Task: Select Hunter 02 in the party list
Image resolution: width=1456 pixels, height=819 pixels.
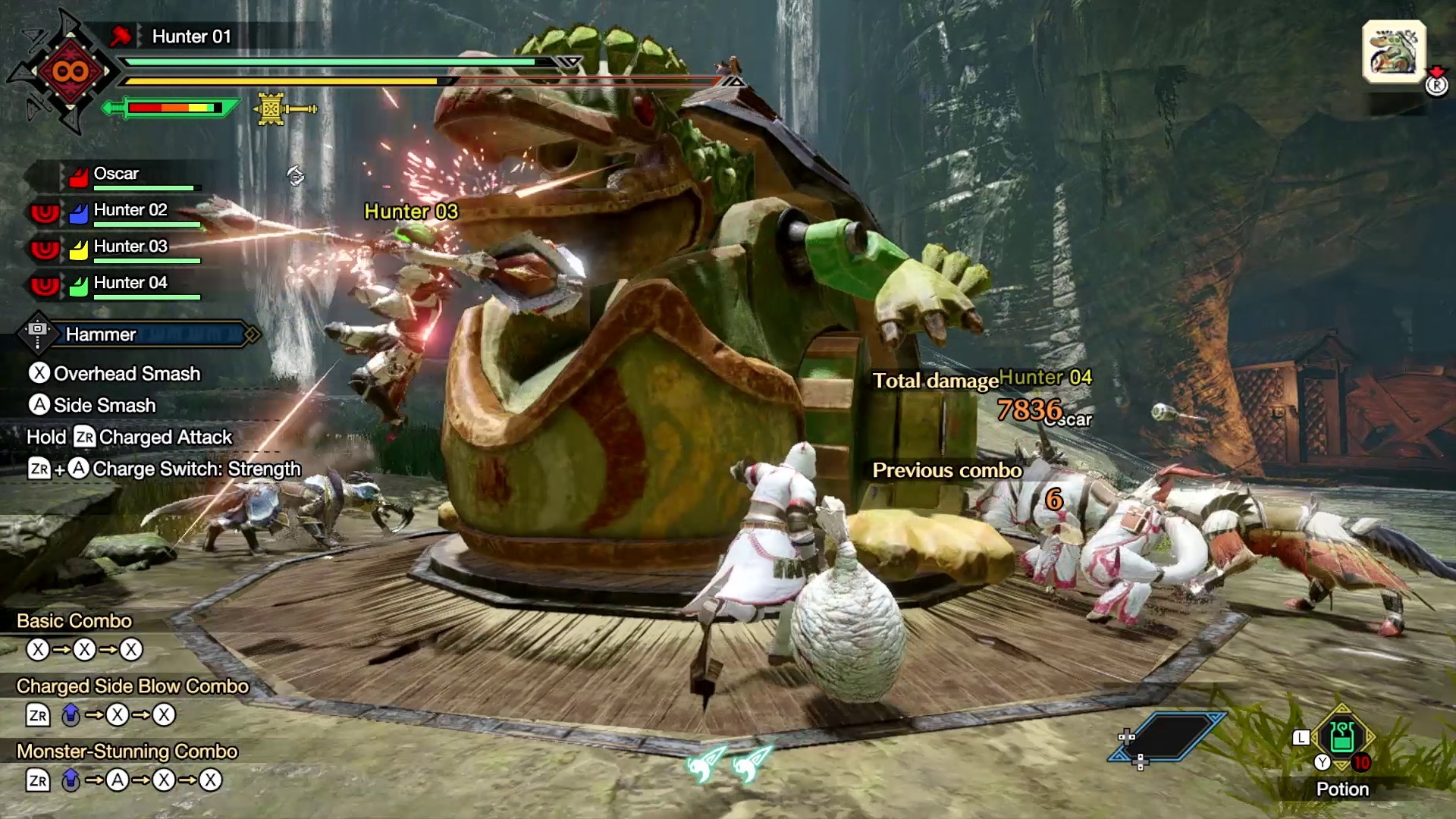Action: [130, 211]
